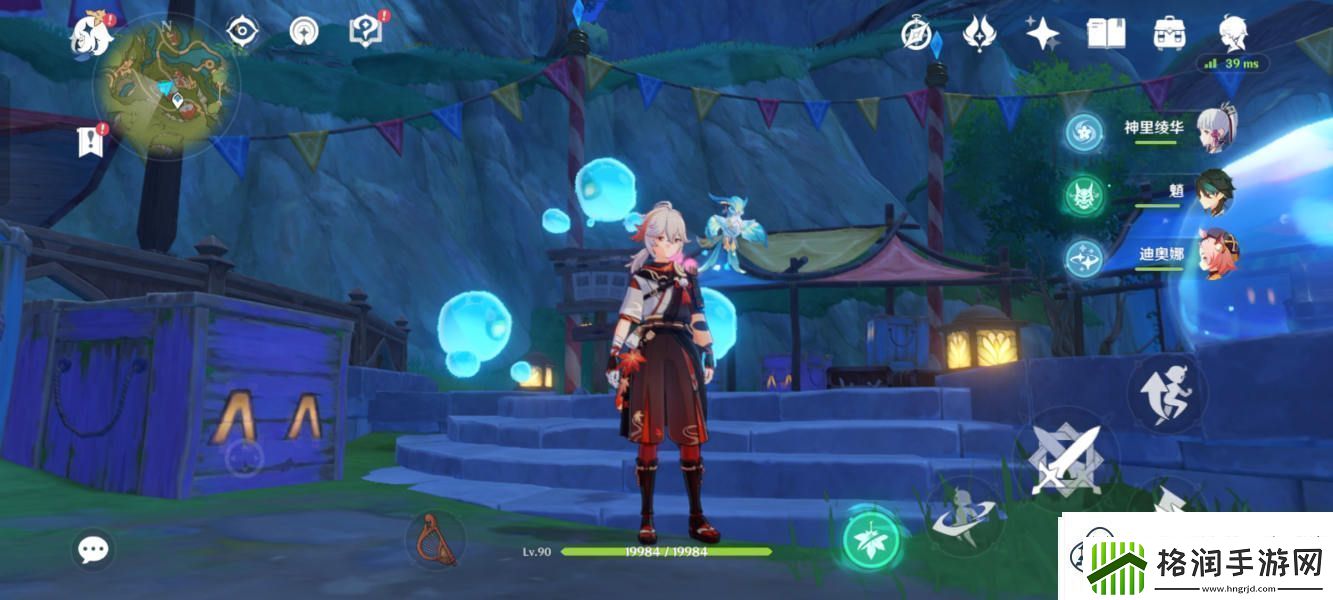1333x600 pixels.
Task: Open the compass events icon
Action: (917, 35)
